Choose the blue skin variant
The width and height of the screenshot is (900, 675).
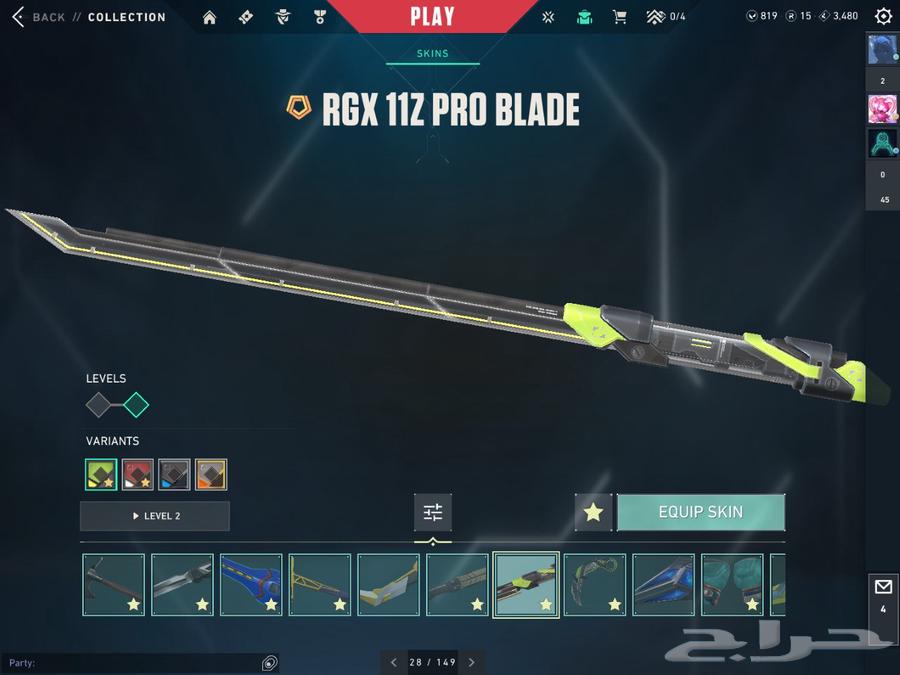coord(174,474)
